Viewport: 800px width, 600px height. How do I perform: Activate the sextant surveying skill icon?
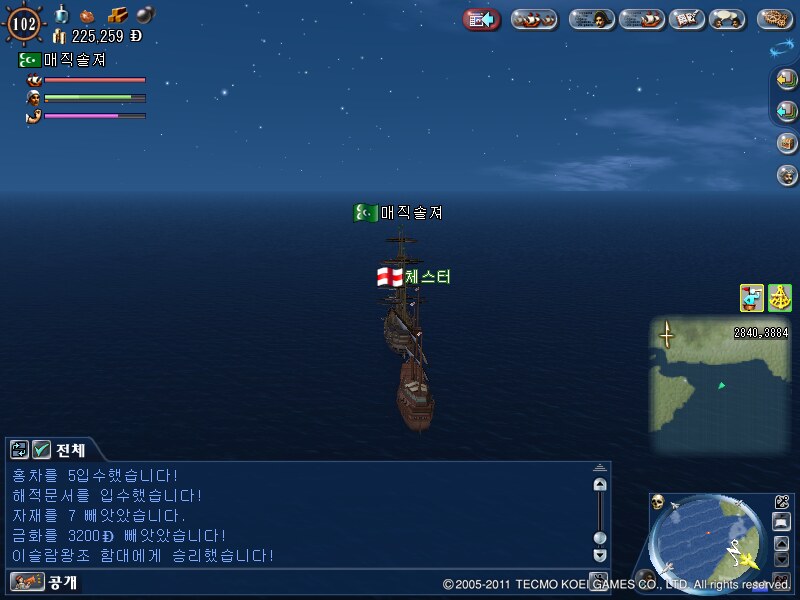pos(780,297)
